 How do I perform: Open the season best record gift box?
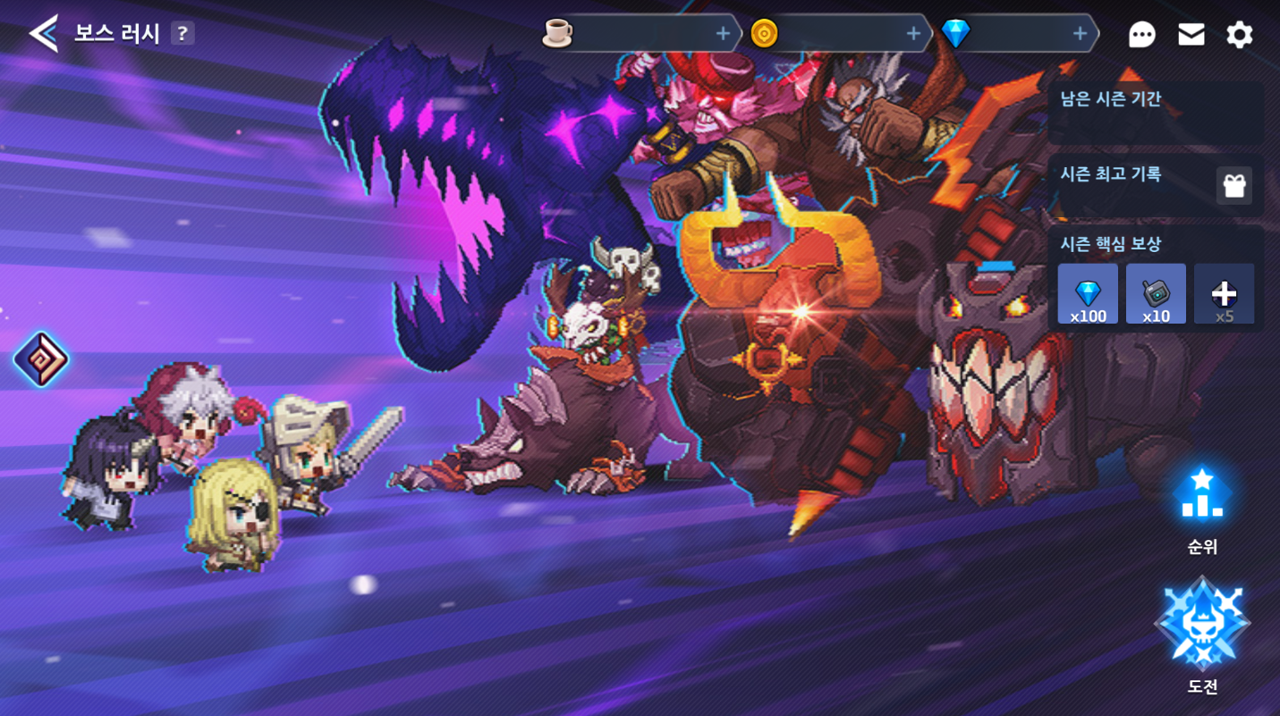click(1235, 185)
